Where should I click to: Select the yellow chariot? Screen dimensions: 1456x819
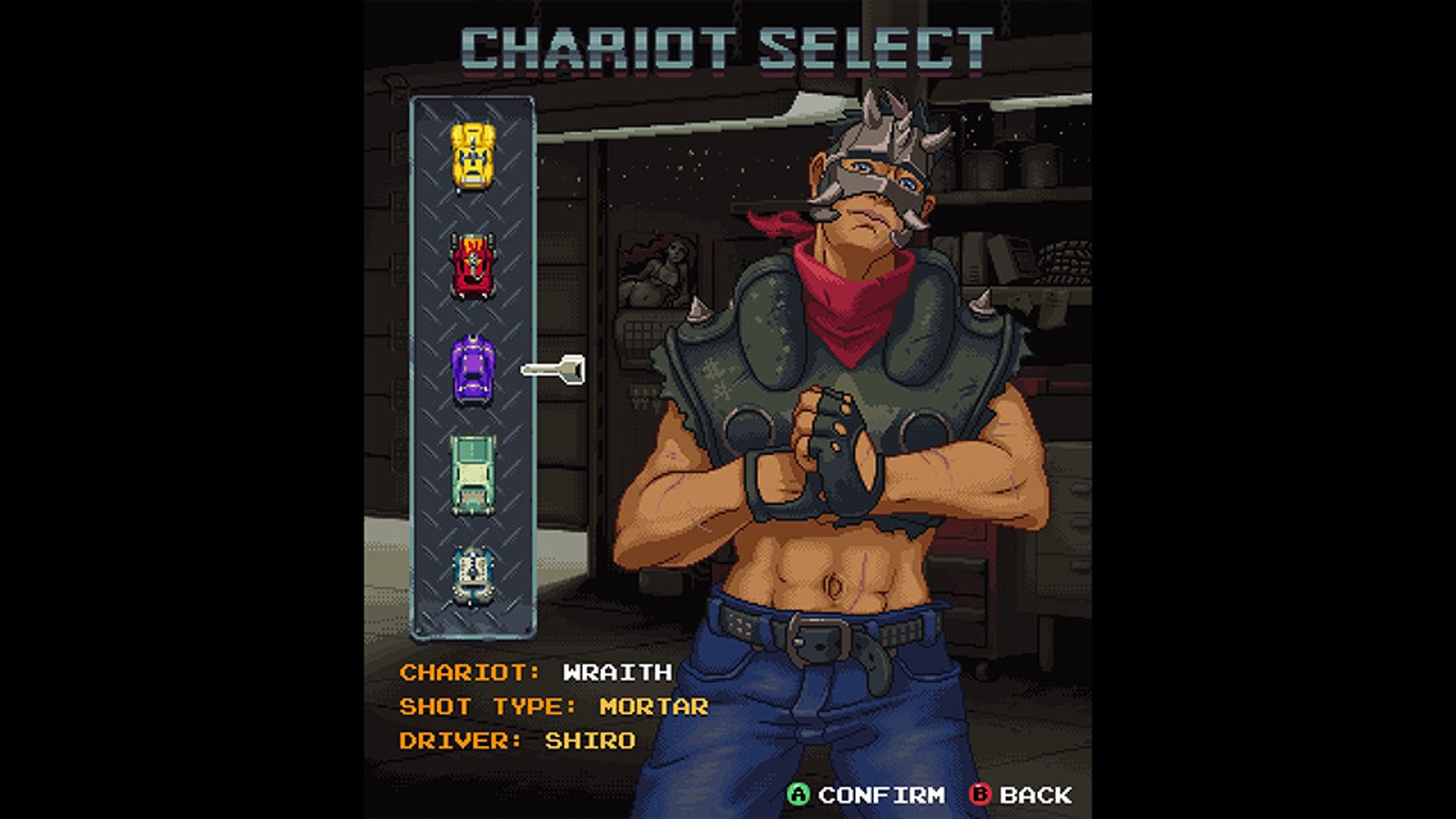(472, 157)
